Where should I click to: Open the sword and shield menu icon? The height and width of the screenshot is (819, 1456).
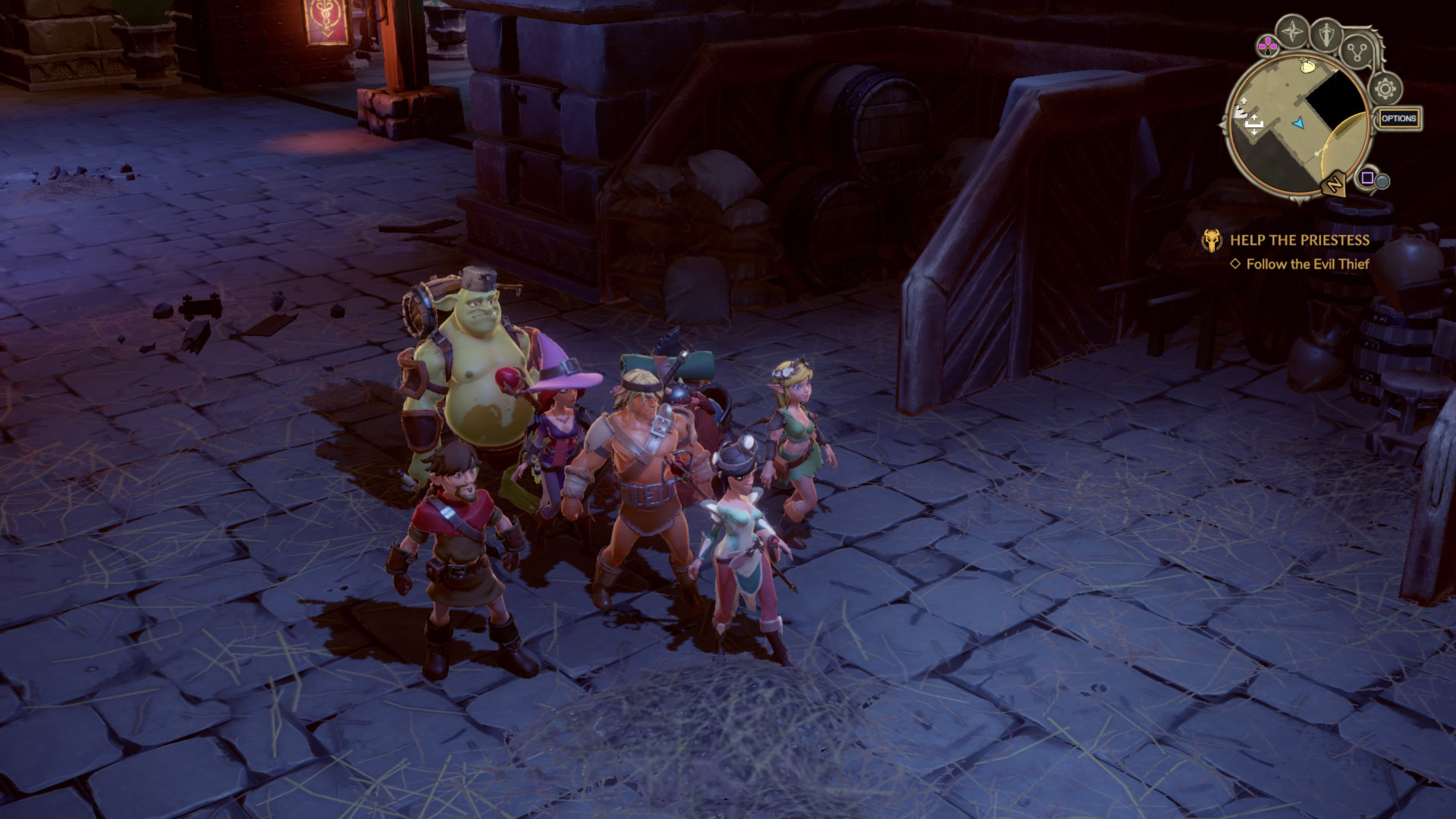tap(1327, 33)
